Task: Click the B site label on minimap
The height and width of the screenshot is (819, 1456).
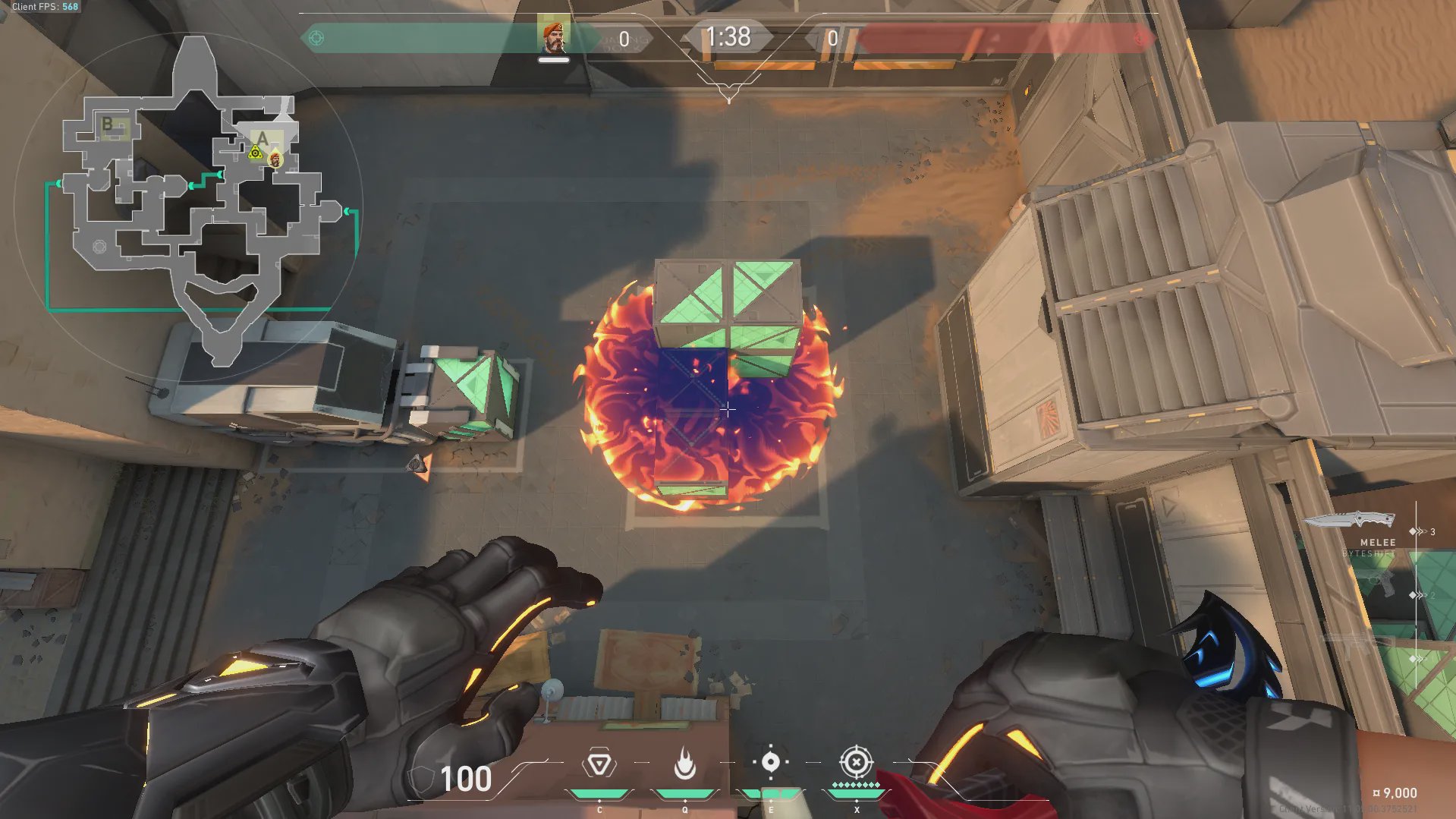Action: point(107,124)
